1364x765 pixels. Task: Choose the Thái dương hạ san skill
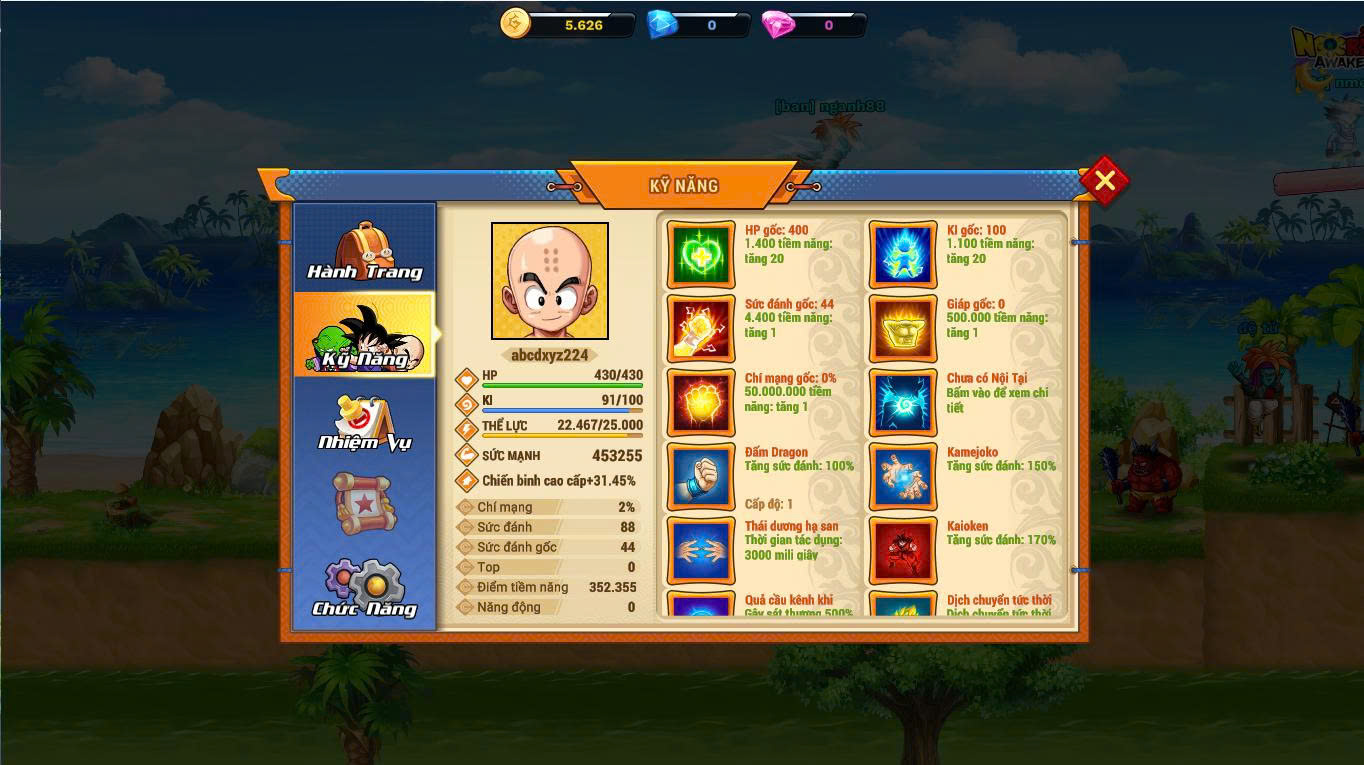tap(701, 550)
